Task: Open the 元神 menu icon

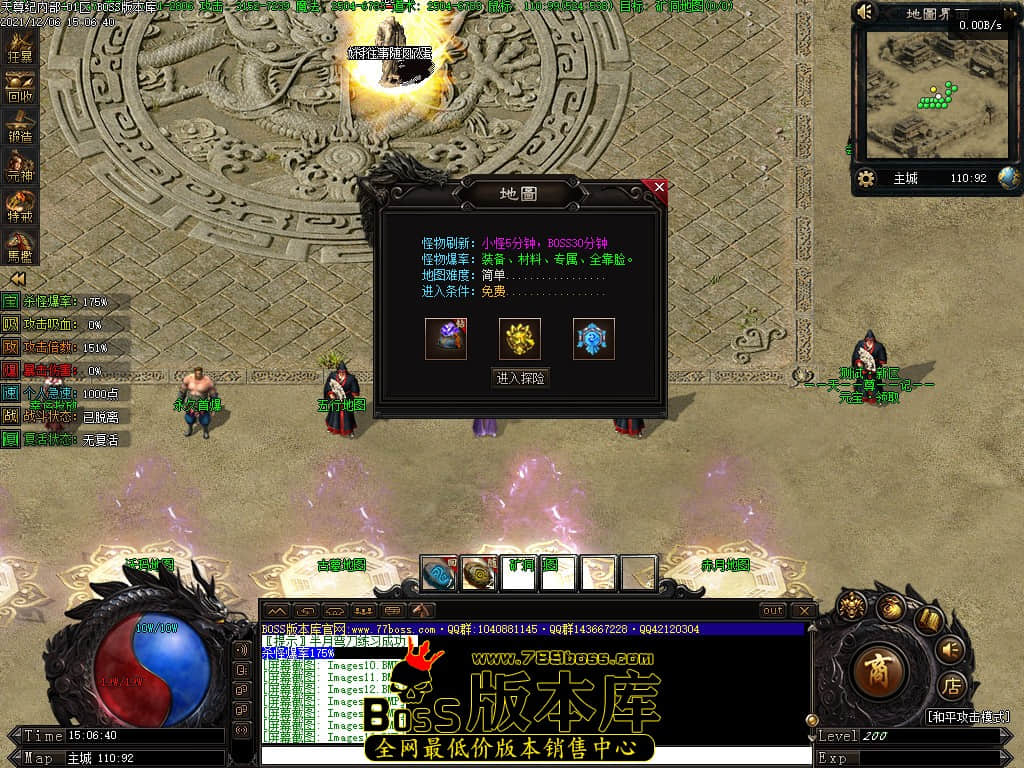Action: (20, 167)
